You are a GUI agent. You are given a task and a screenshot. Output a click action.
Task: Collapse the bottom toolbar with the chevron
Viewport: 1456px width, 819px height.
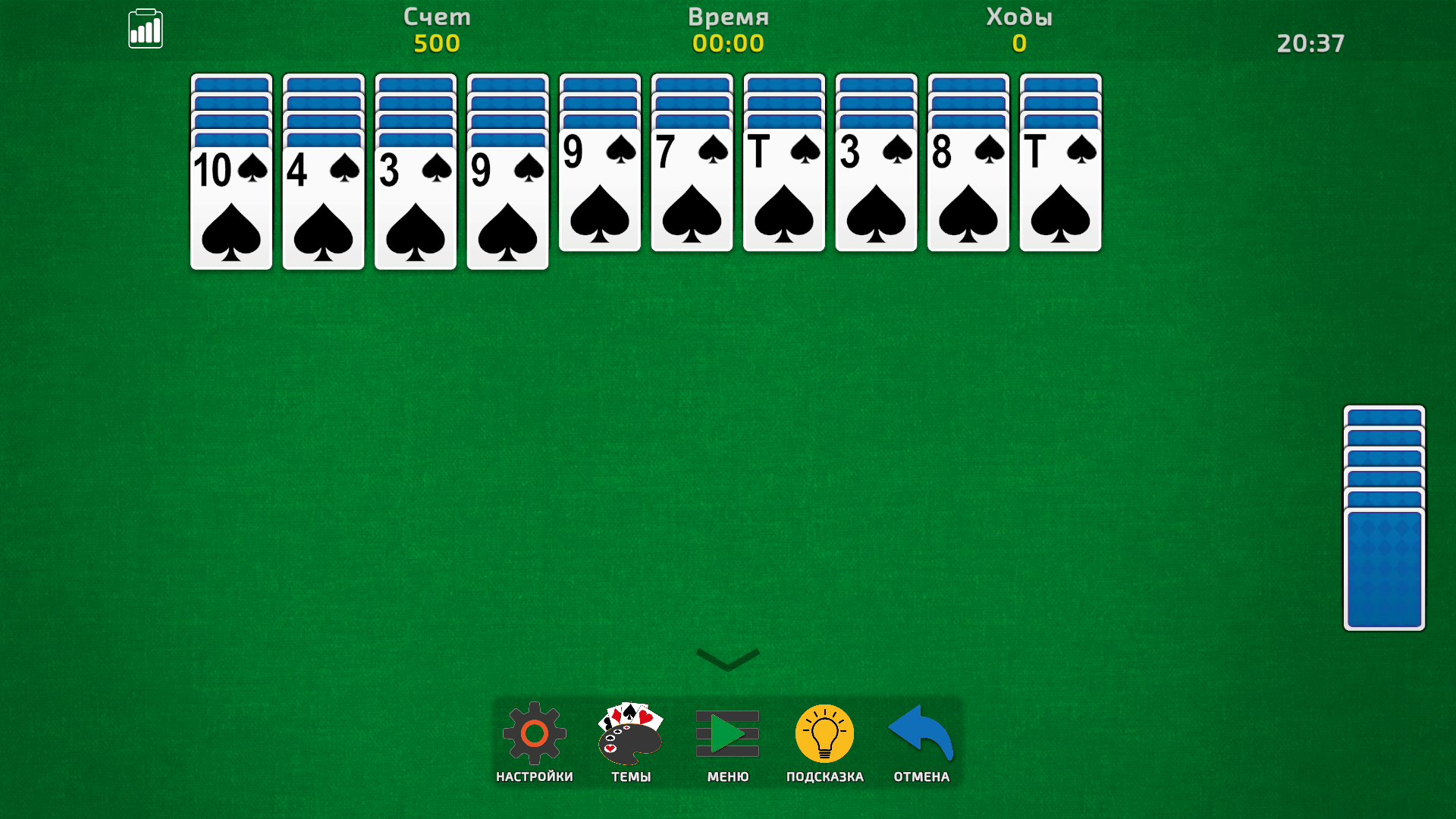pos(726,658)
